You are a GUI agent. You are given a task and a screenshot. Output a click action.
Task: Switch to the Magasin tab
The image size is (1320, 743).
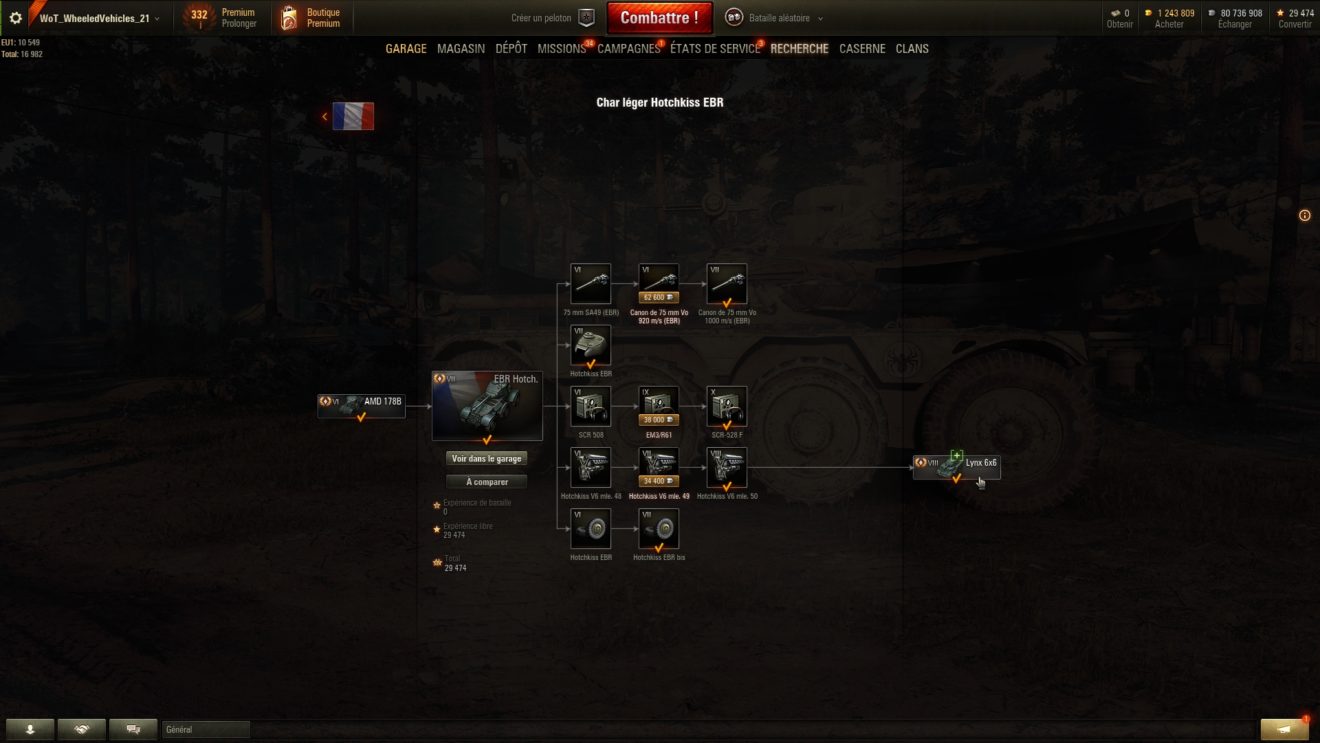coord(461,49)
